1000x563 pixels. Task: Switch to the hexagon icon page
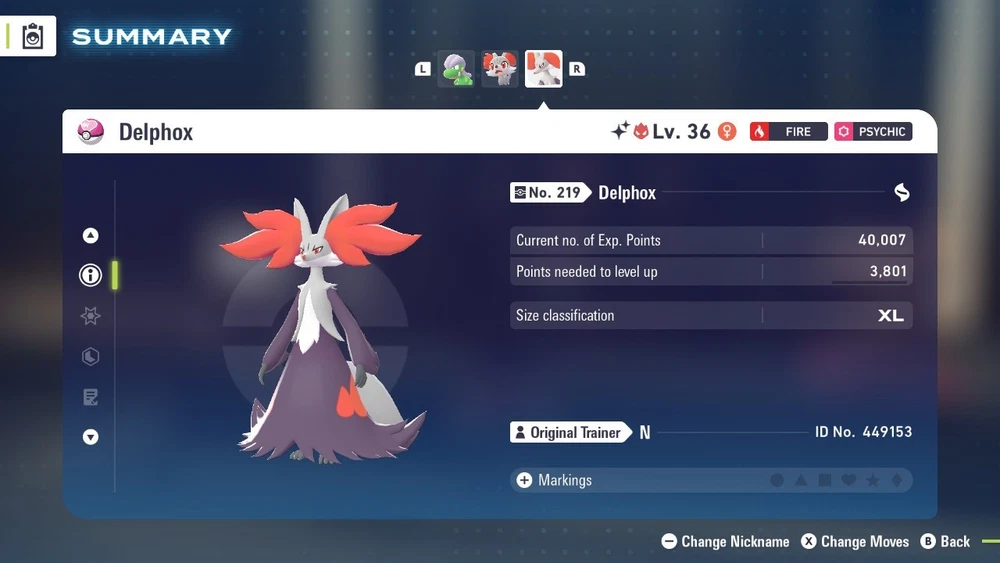[91, 357]
